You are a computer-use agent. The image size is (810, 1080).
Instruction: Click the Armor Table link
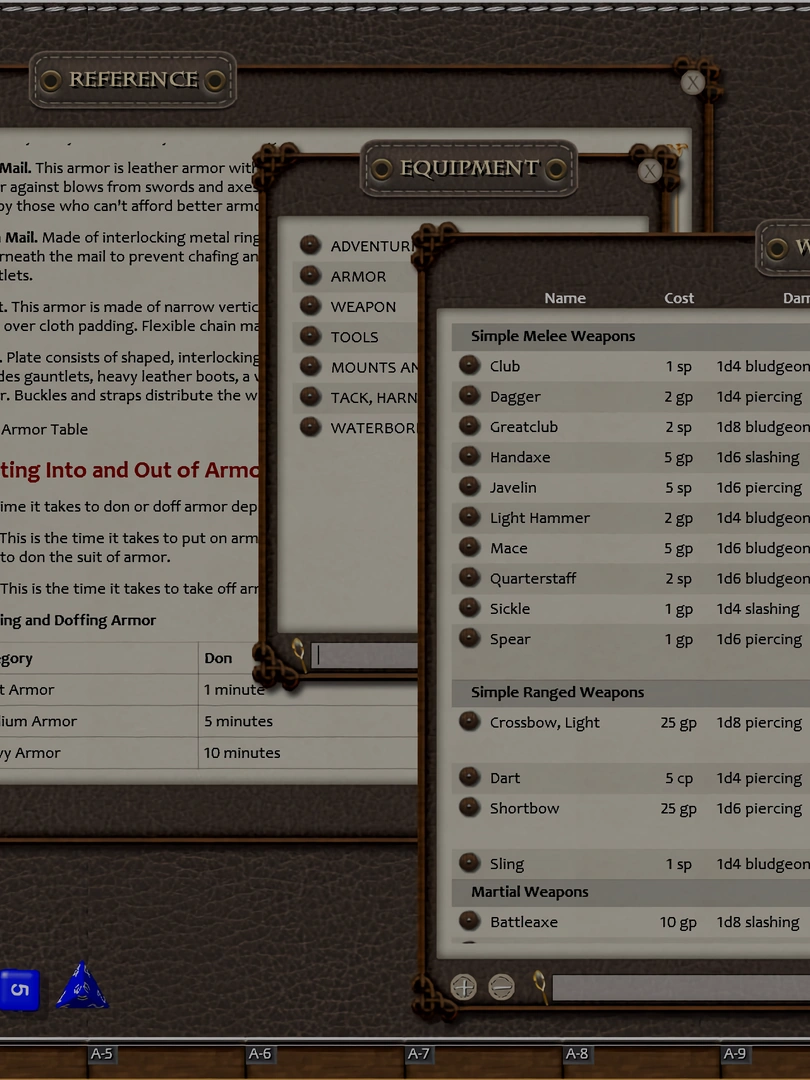tap(44, 429)
